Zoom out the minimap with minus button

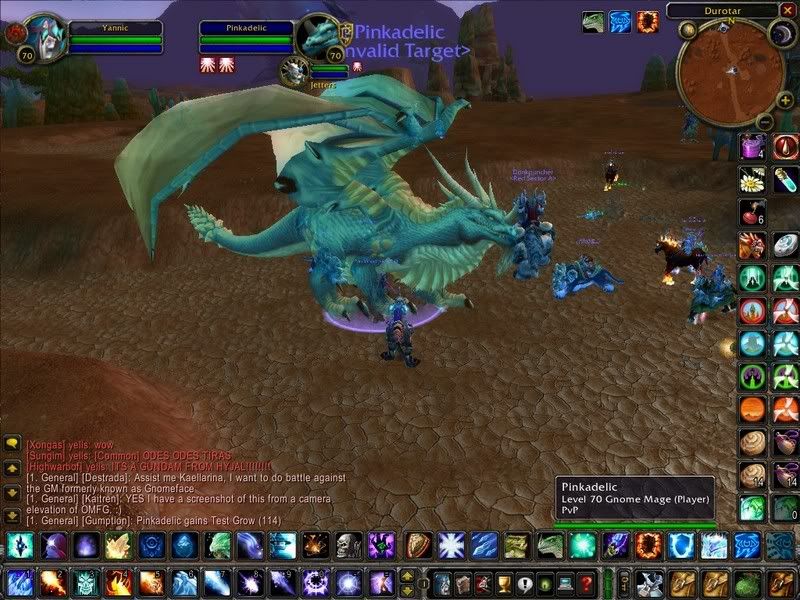pos(762,122)
